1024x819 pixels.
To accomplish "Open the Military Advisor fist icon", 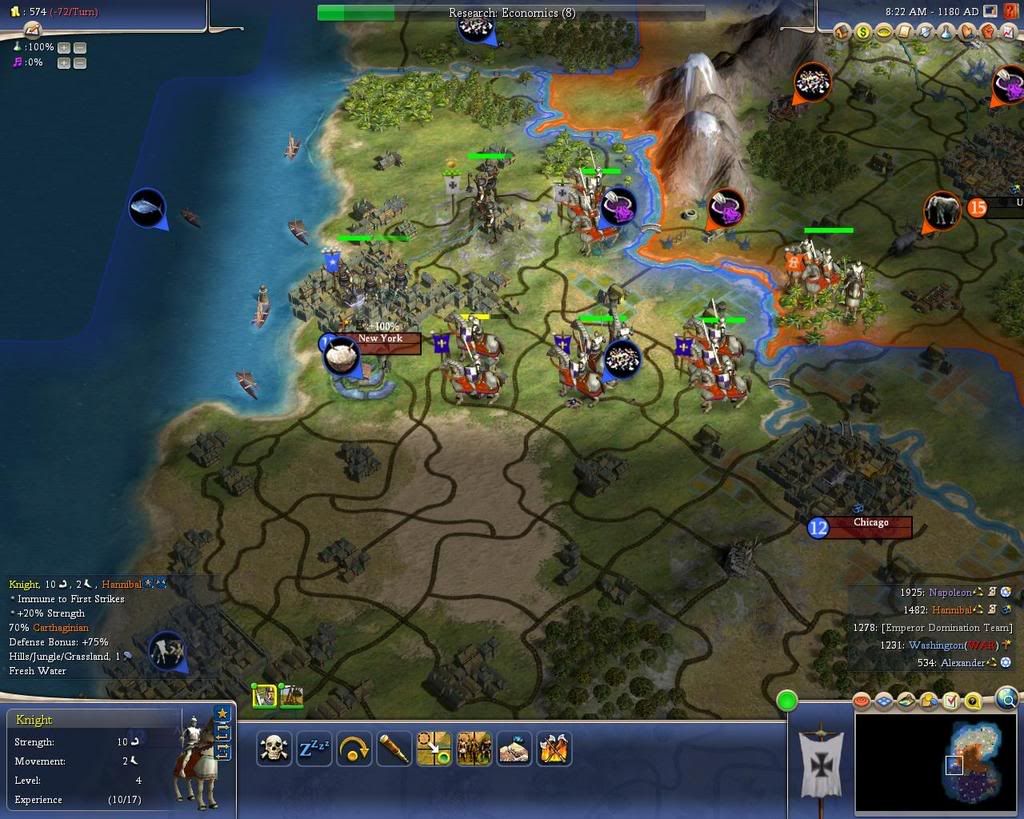I will 989,33.
